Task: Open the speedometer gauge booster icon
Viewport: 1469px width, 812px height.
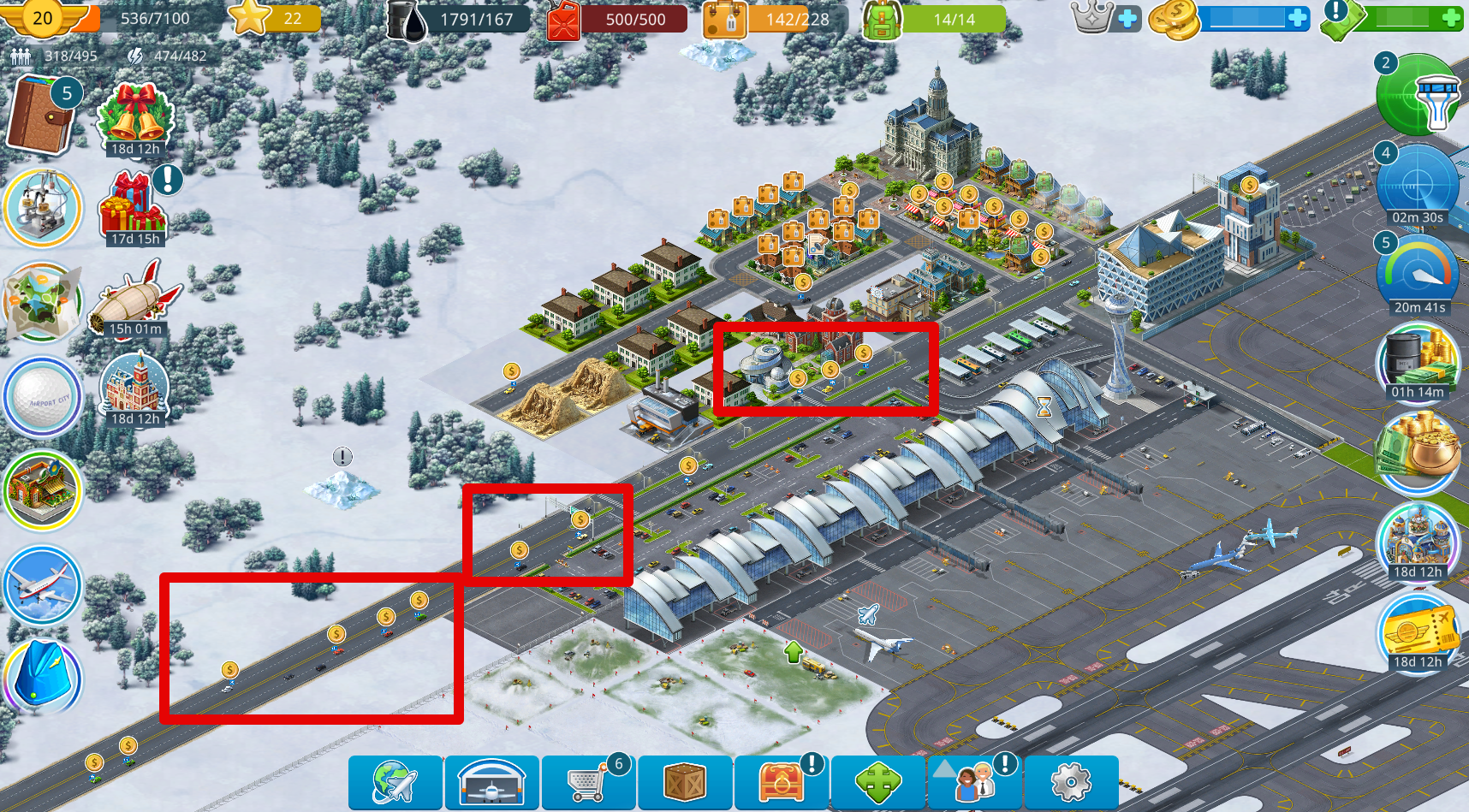Action: click(x=1418, y=271)
